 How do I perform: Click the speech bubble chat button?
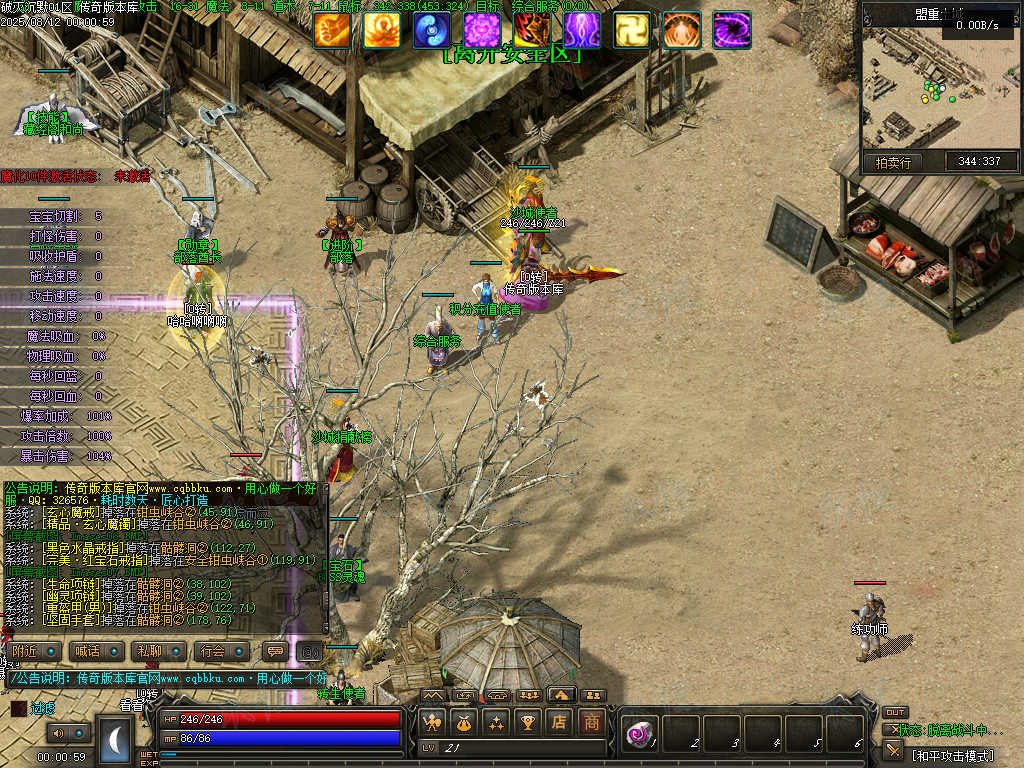point(274,651)
